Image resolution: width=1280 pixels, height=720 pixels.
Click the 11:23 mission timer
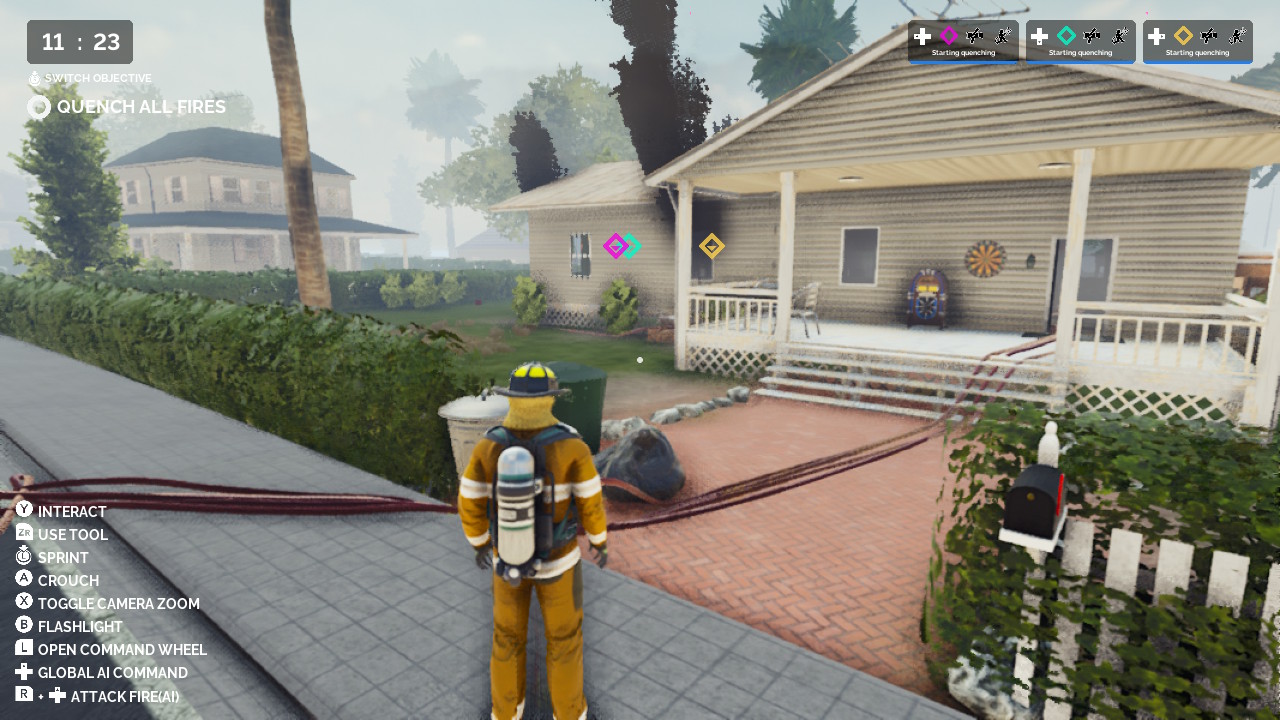click(x=78, y=42)
